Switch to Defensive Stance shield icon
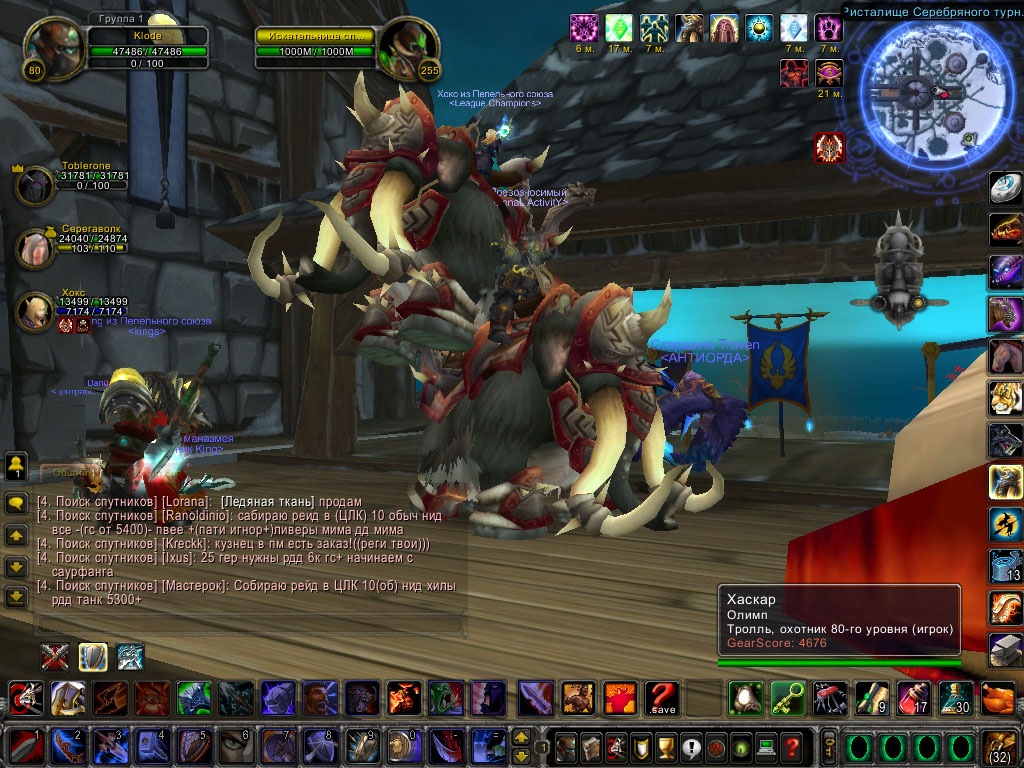Screen dimensions: 1024x768 point(93,656)
